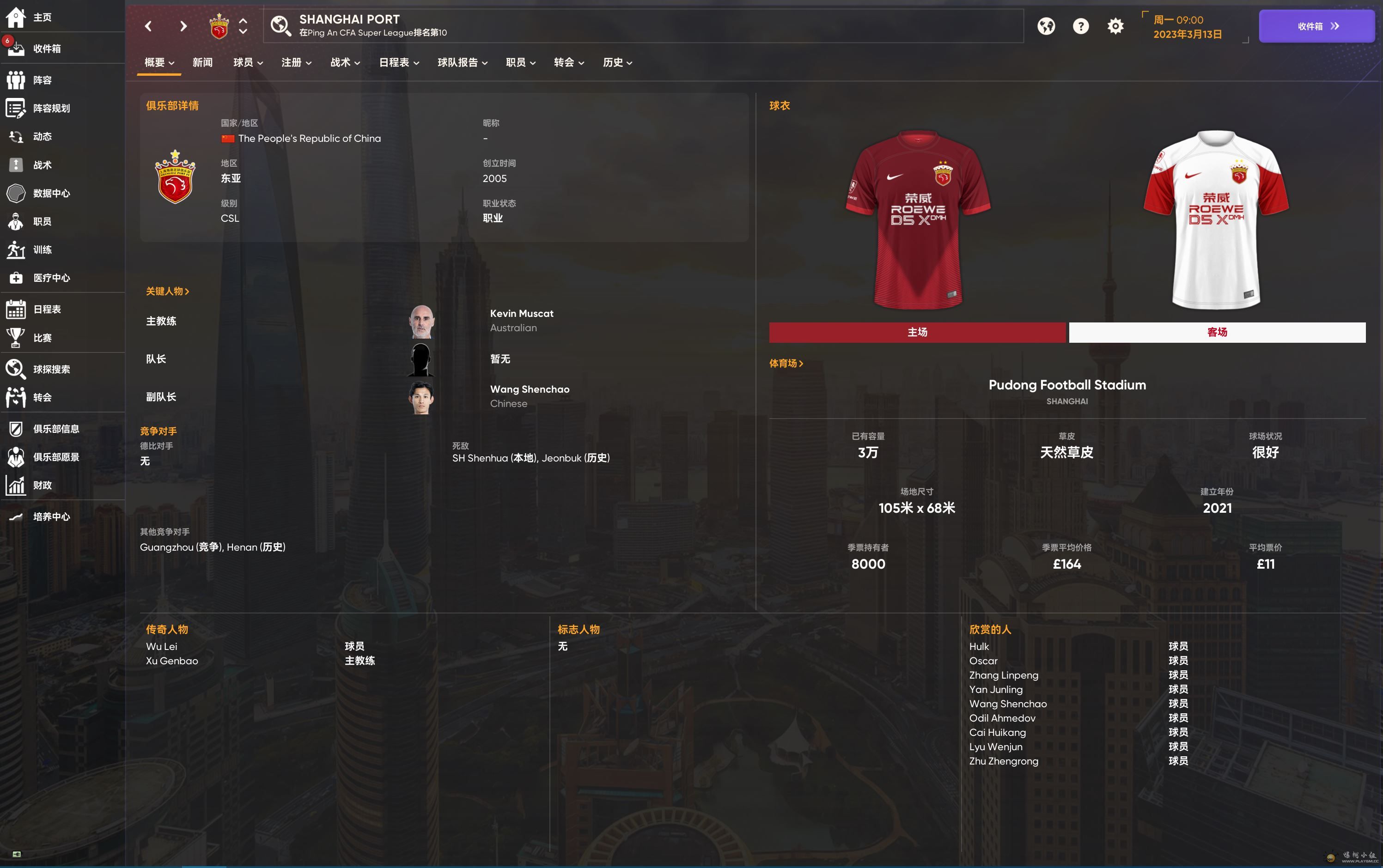Open the gear settings icon
Viewport: 1383px width, 868px height.
click(1115, 26)
